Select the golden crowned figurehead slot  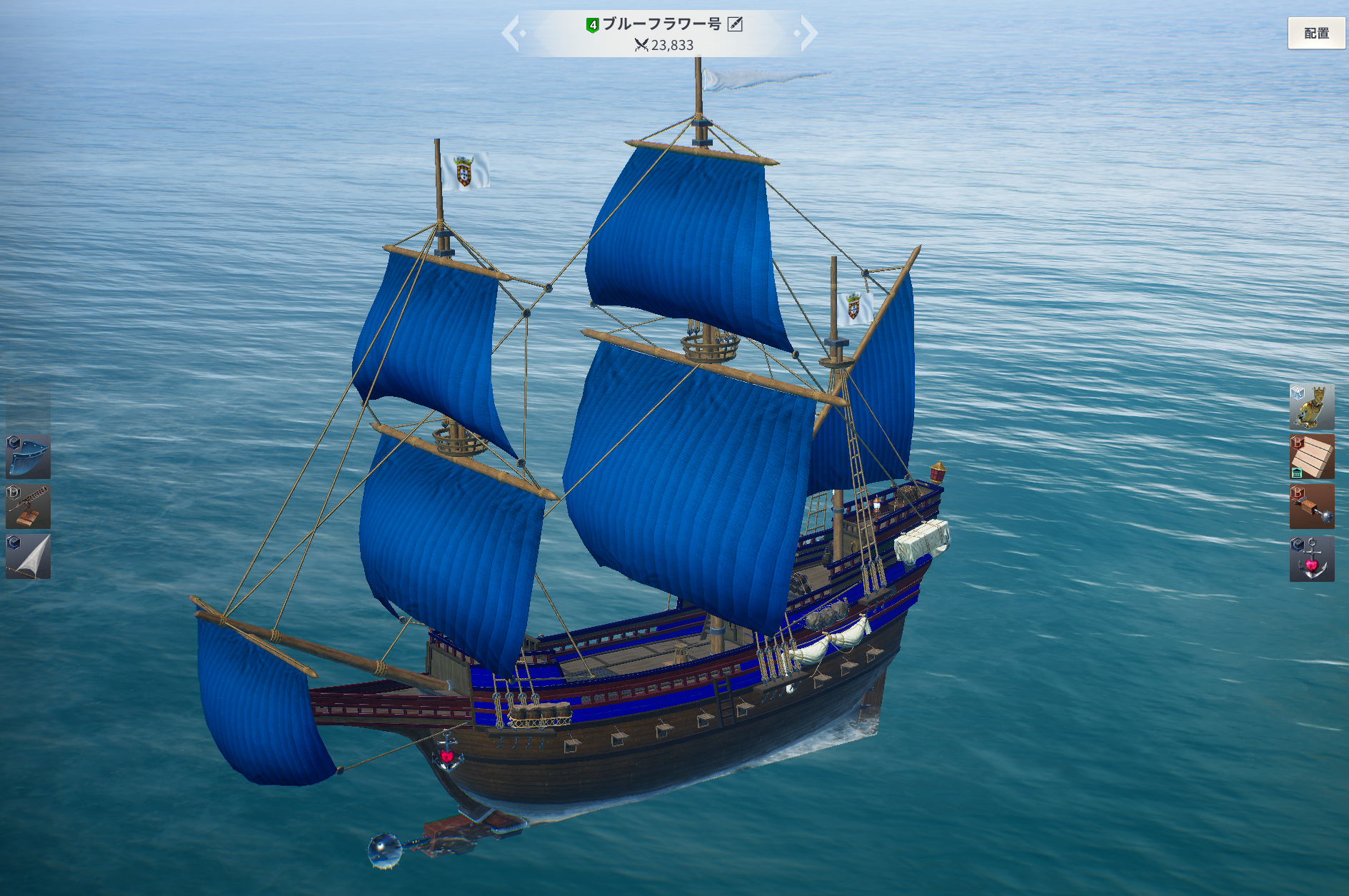(1312, 406)
